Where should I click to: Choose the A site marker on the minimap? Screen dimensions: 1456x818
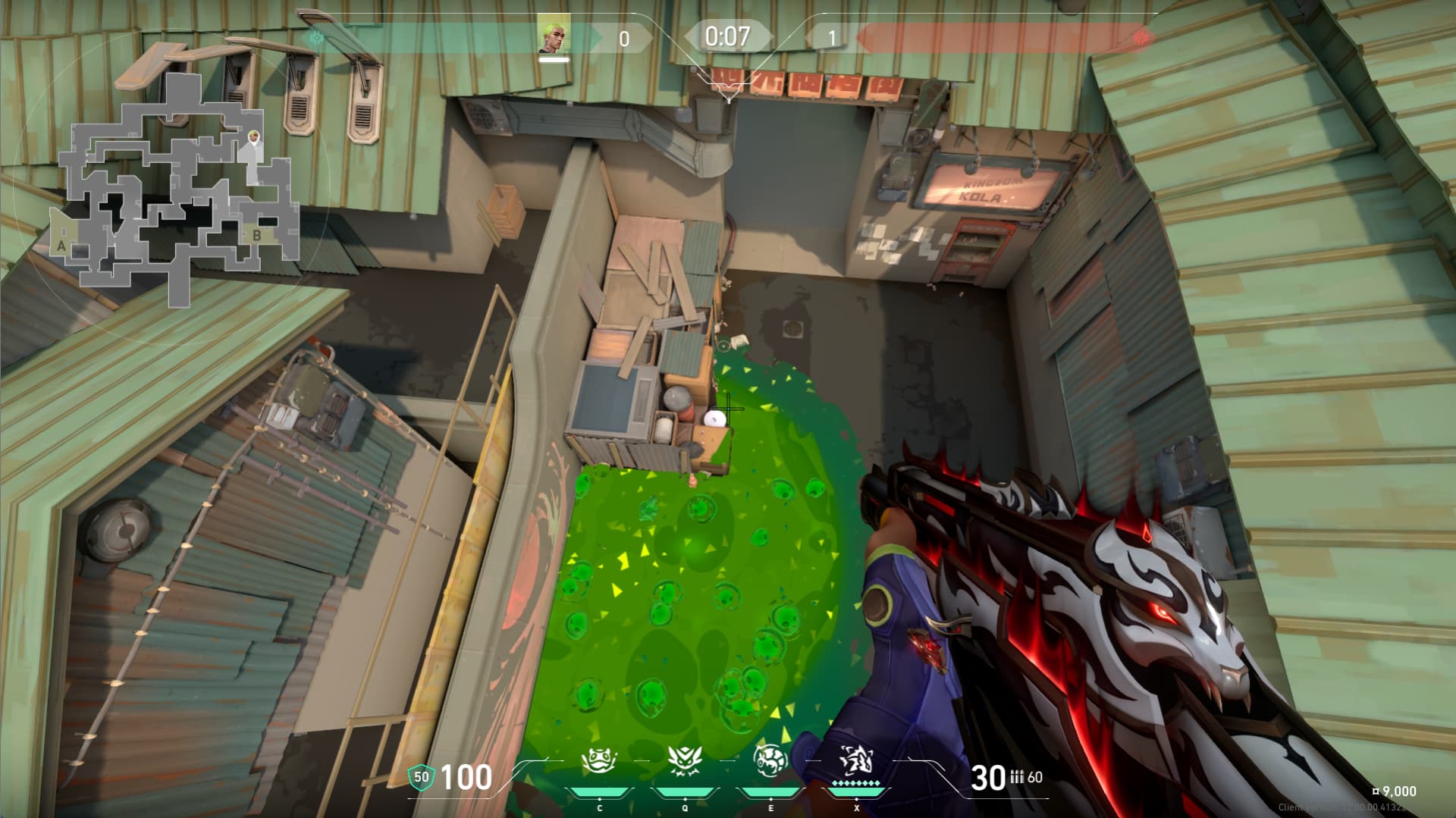[61, 245]
